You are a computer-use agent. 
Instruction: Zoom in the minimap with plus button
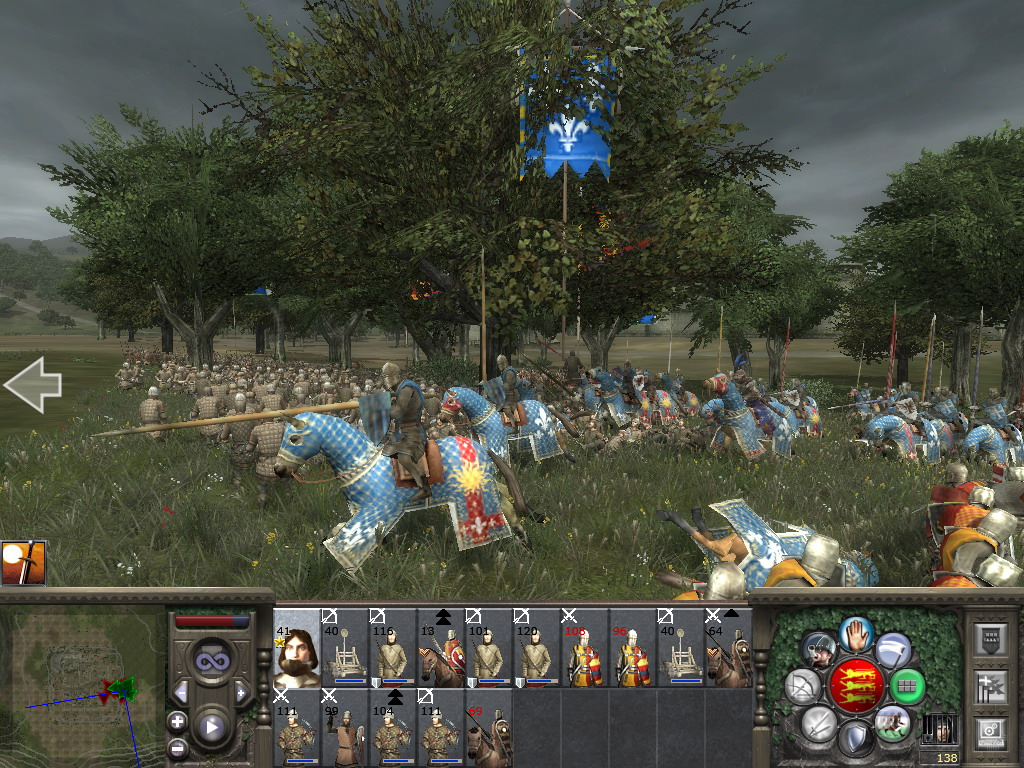pyautogui.click(x=177, y=721)
